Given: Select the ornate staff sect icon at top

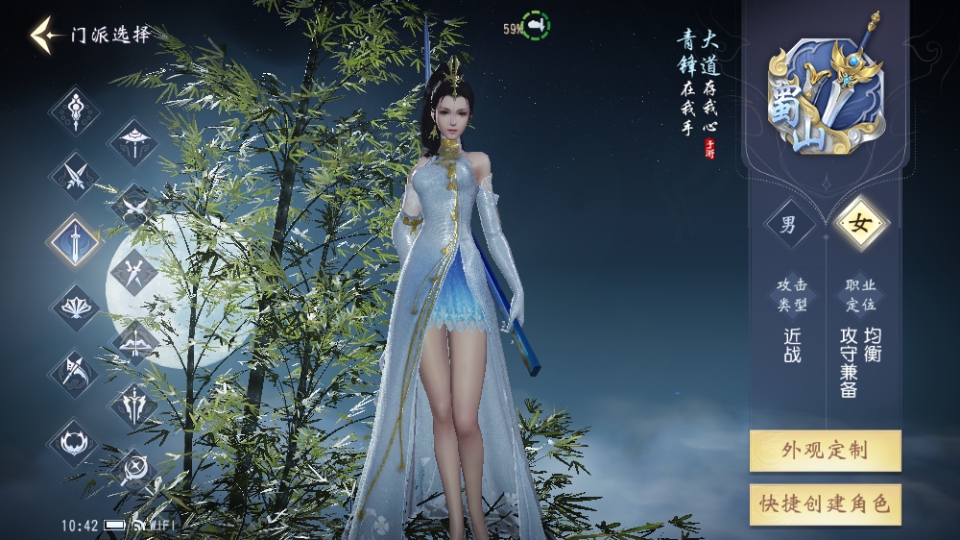Looking at the screenshot, I should click(75, 110).
